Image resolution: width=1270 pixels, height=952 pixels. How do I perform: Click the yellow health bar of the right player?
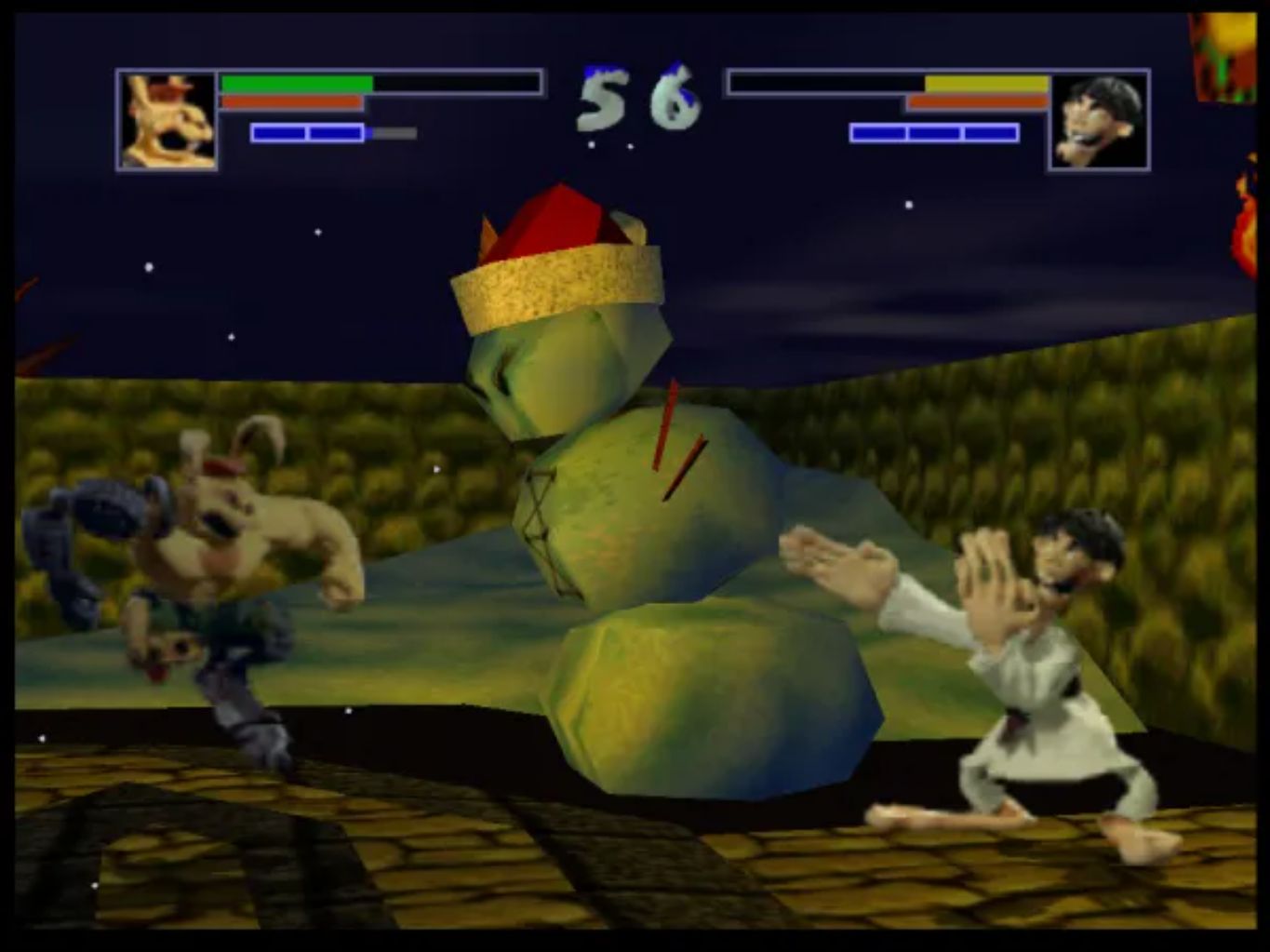pyautogui.click(x=986, y=81)
